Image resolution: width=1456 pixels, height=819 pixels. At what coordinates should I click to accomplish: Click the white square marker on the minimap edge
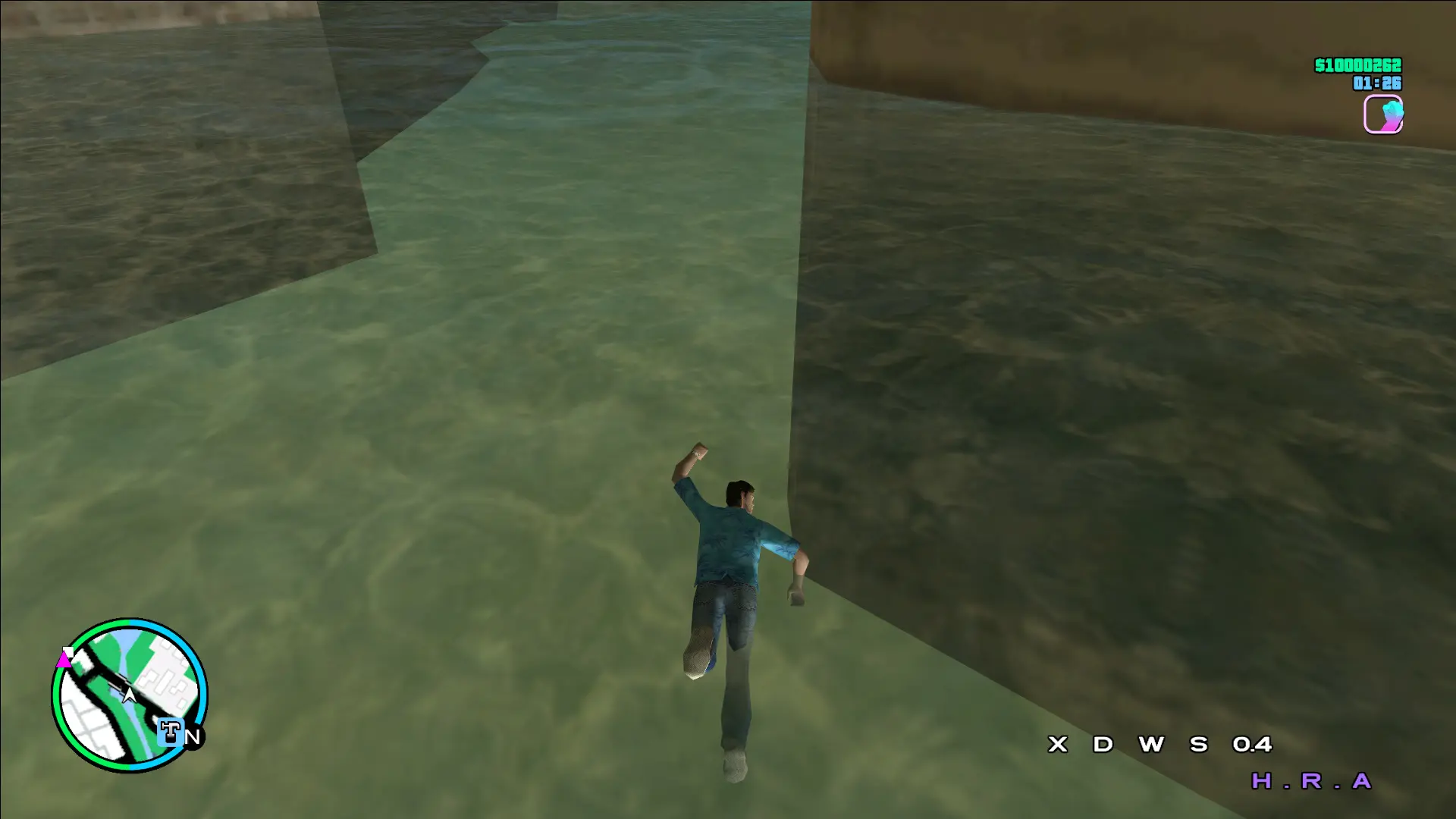click(68, 650)
